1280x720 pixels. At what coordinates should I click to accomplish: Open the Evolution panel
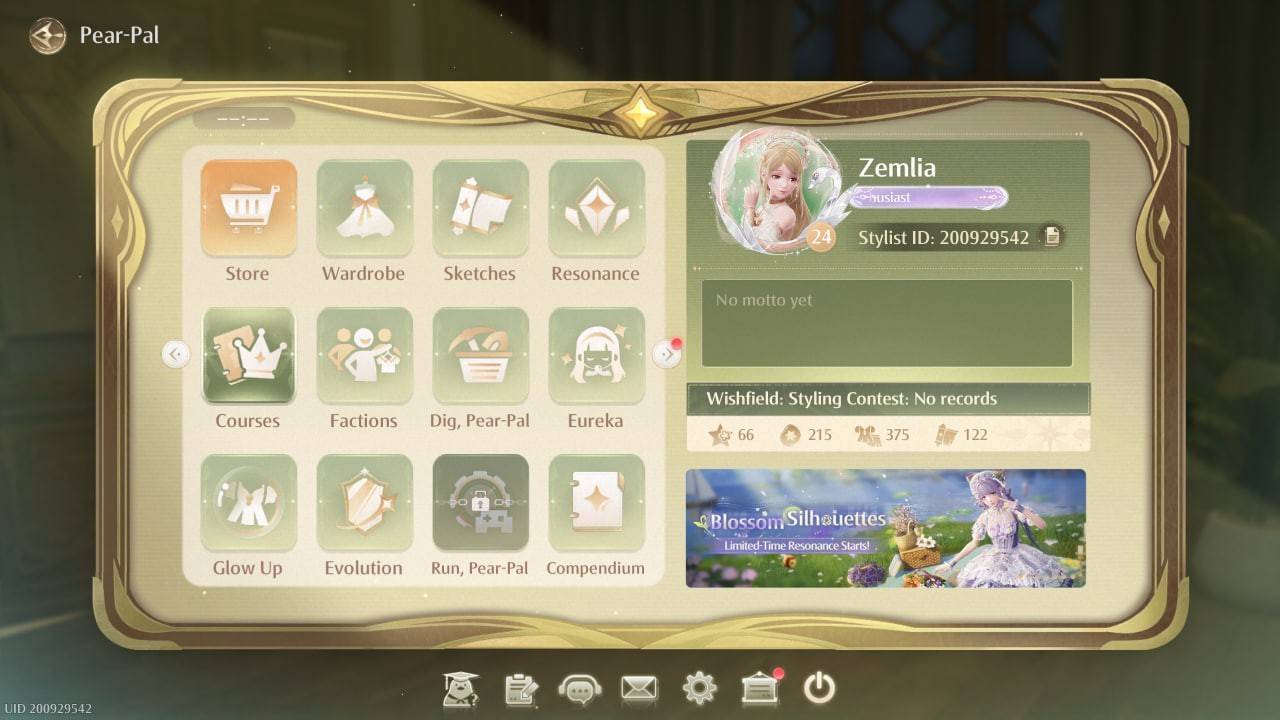(364, 501)
